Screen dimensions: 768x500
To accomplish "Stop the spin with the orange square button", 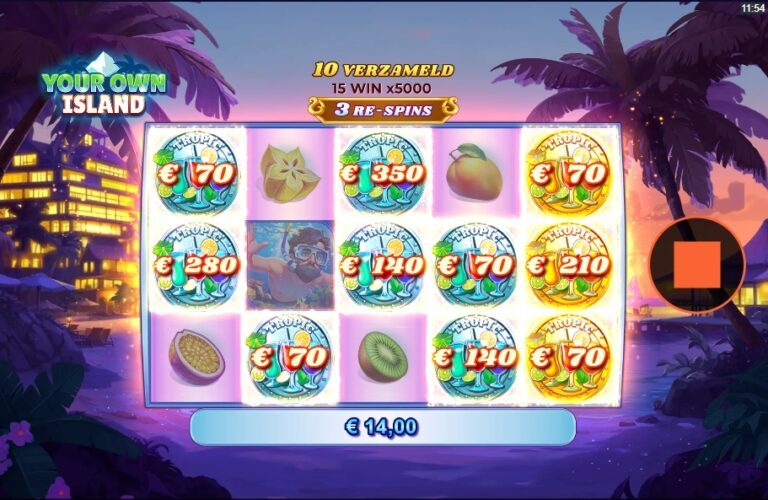I will (697, 265).
